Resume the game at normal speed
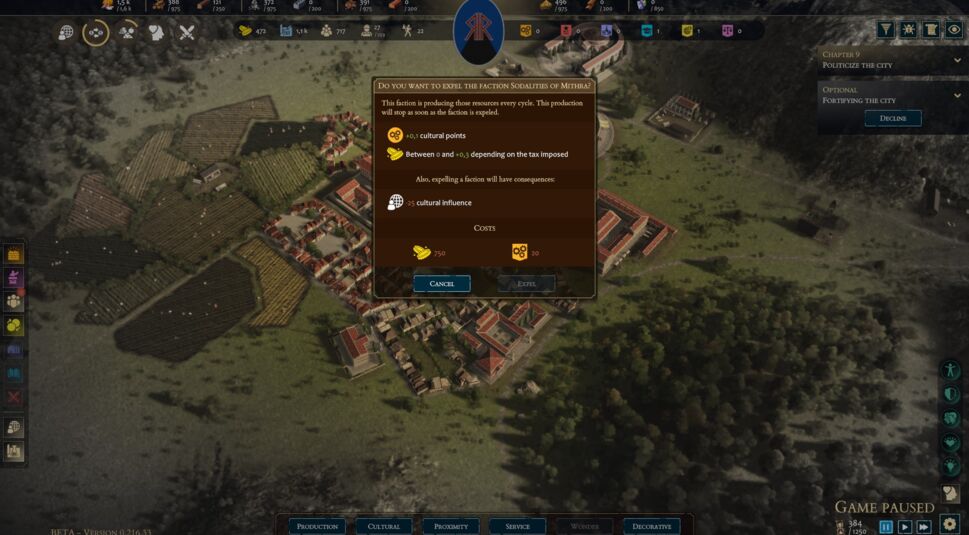Viewport: 969px width, 535px height. click(x=905, y=527)
